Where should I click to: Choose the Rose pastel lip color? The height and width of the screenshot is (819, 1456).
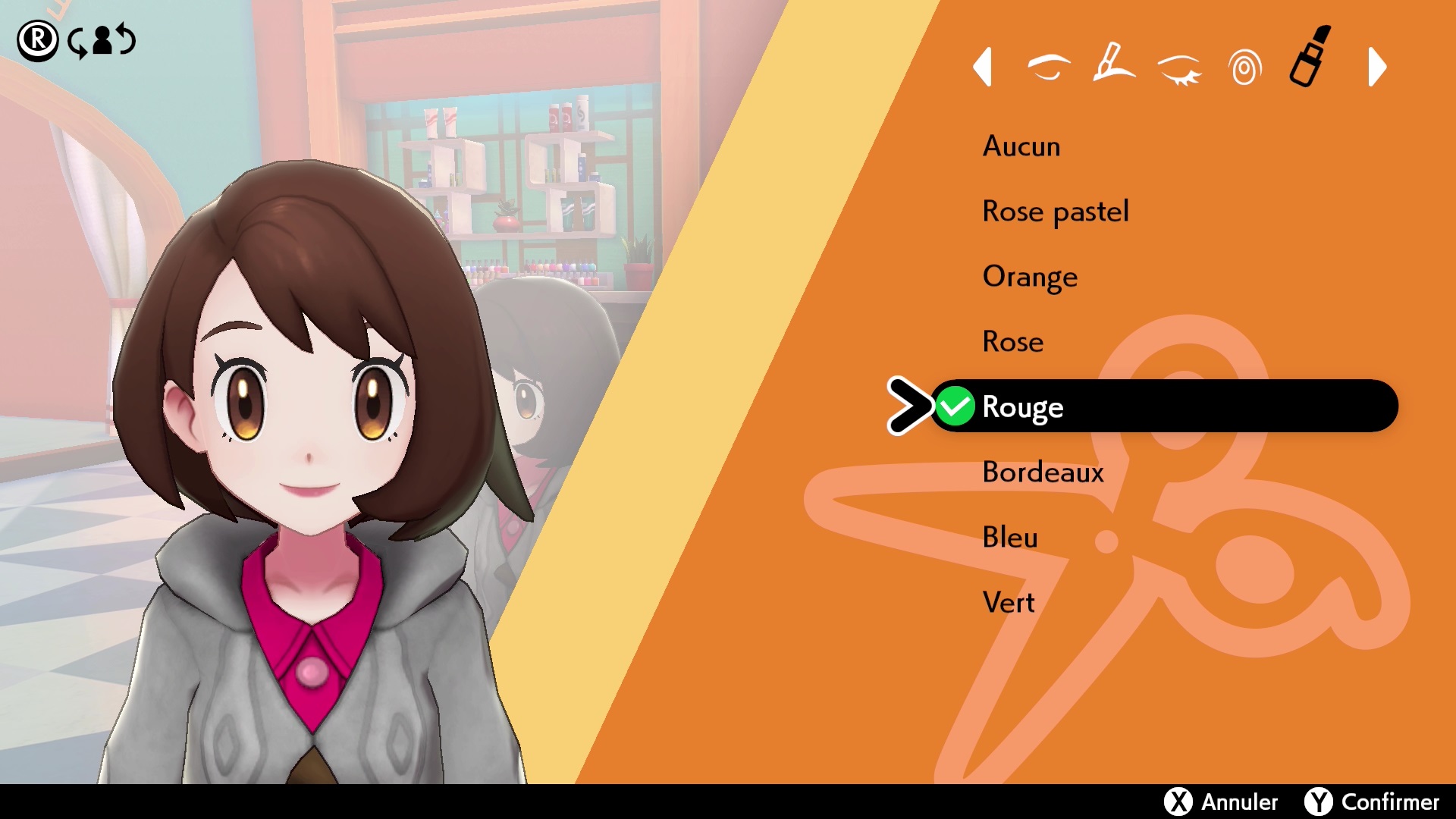click(1055, 212)
